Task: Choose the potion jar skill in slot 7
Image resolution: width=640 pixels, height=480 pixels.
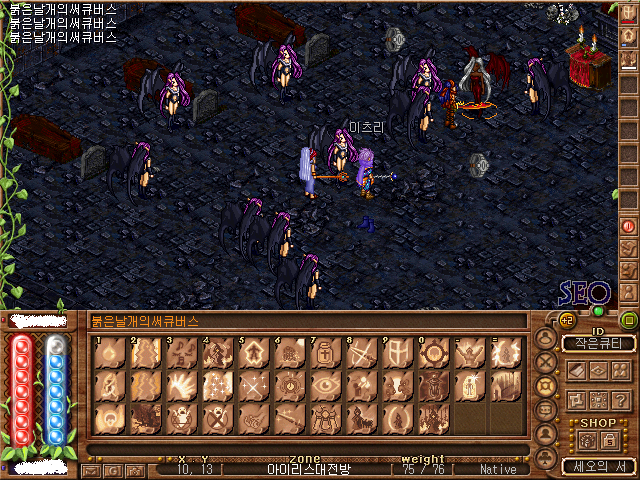Action: (x=324, y=352)
